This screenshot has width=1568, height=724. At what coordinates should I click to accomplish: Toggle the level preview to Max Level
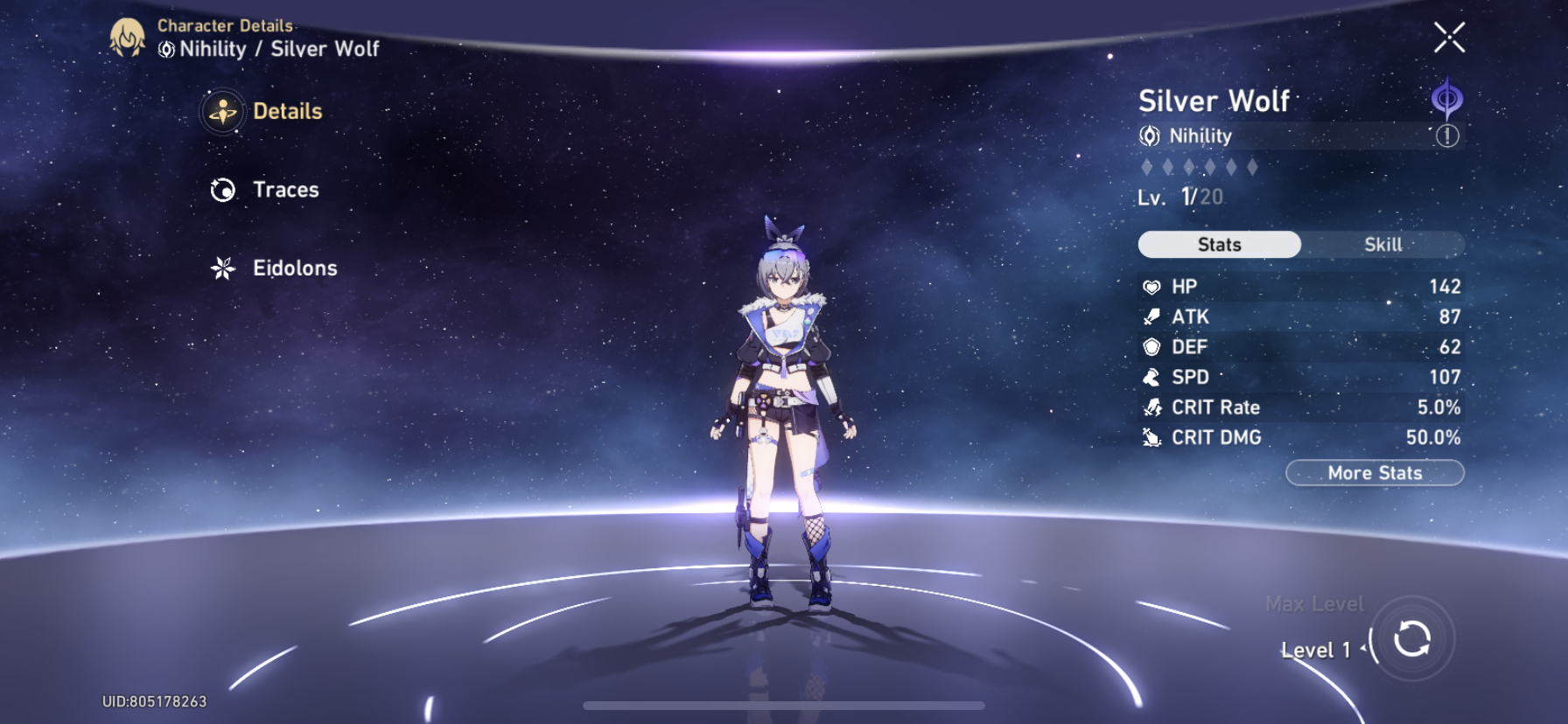(1315, 603)
